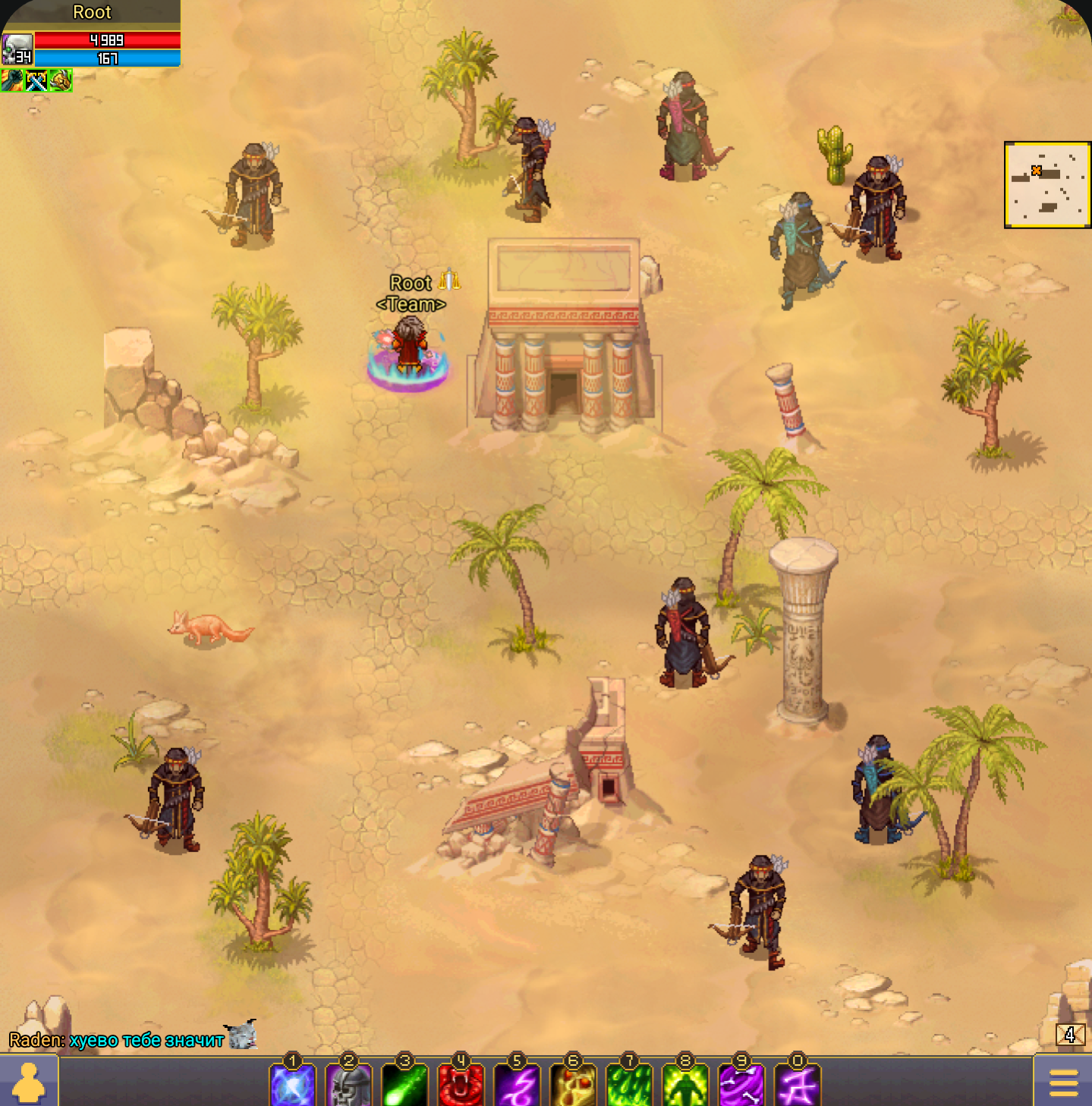
Task: Open the desert minimap
Action: [1047, 184]
